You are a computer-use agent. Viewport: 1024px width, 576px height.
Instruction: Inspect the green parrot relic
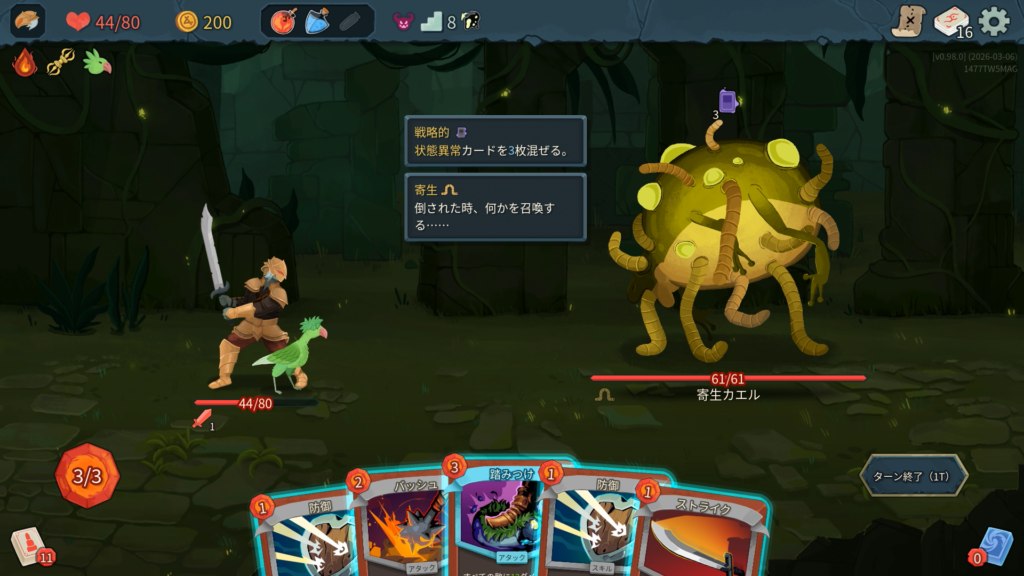[x=97, y=63]
